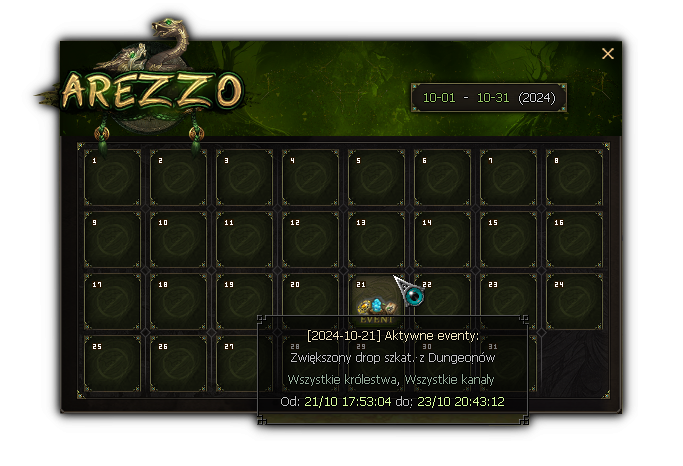Choose calendar day 16
The width and height of the screenshot is (683, 466).
pyautogui.click(x=574, y=239)
